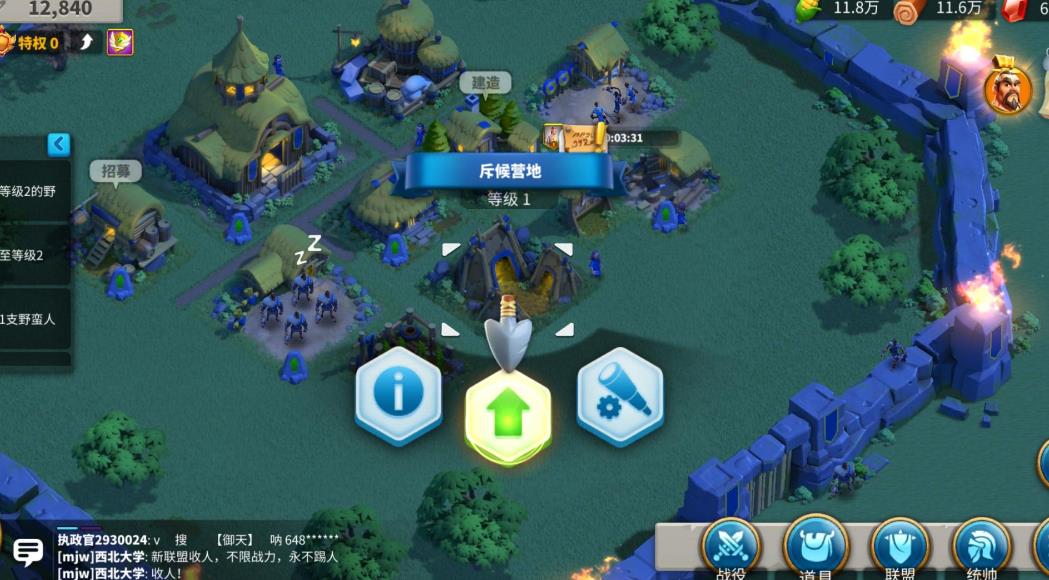Click the purple winged emblem buff icon
Viewport: 1049px width, 580px height.
120,42
